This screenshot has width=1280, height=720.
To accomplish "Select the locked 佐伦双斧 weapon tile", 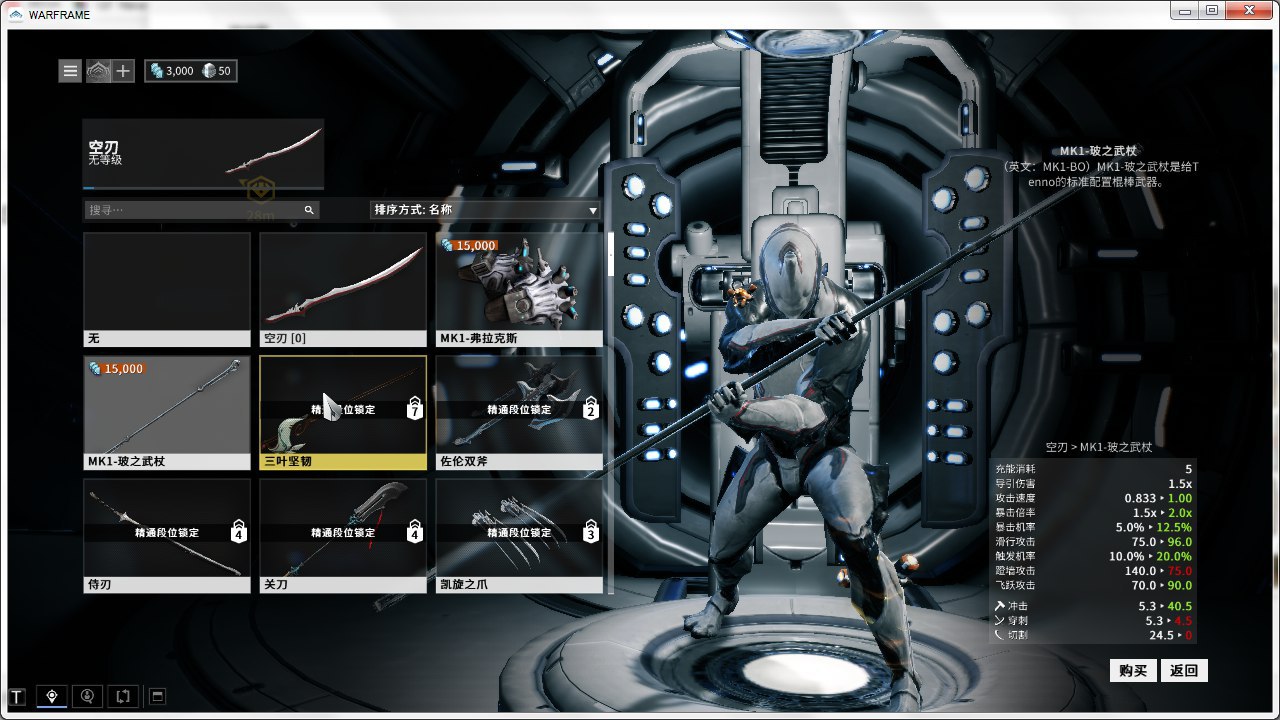I will point(519,413).
